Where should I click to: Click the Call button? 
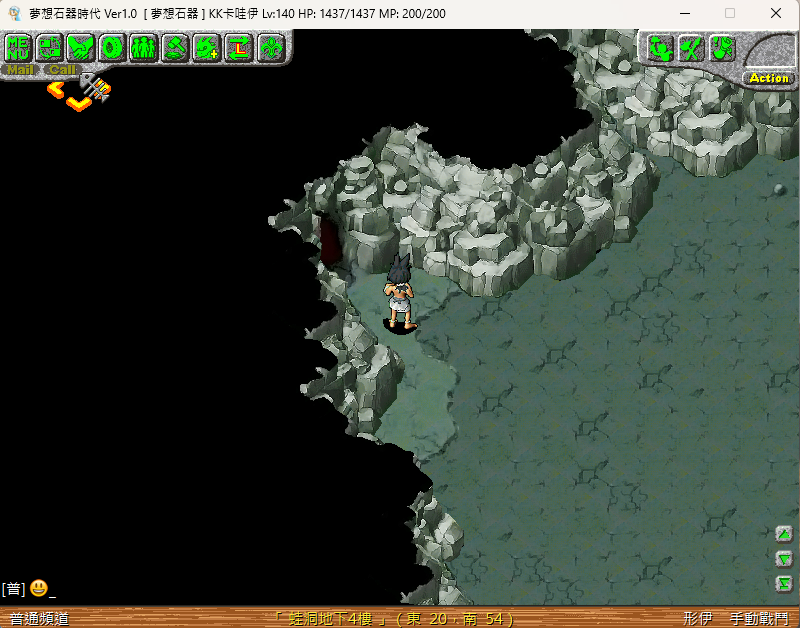click(x=62, y=70)
